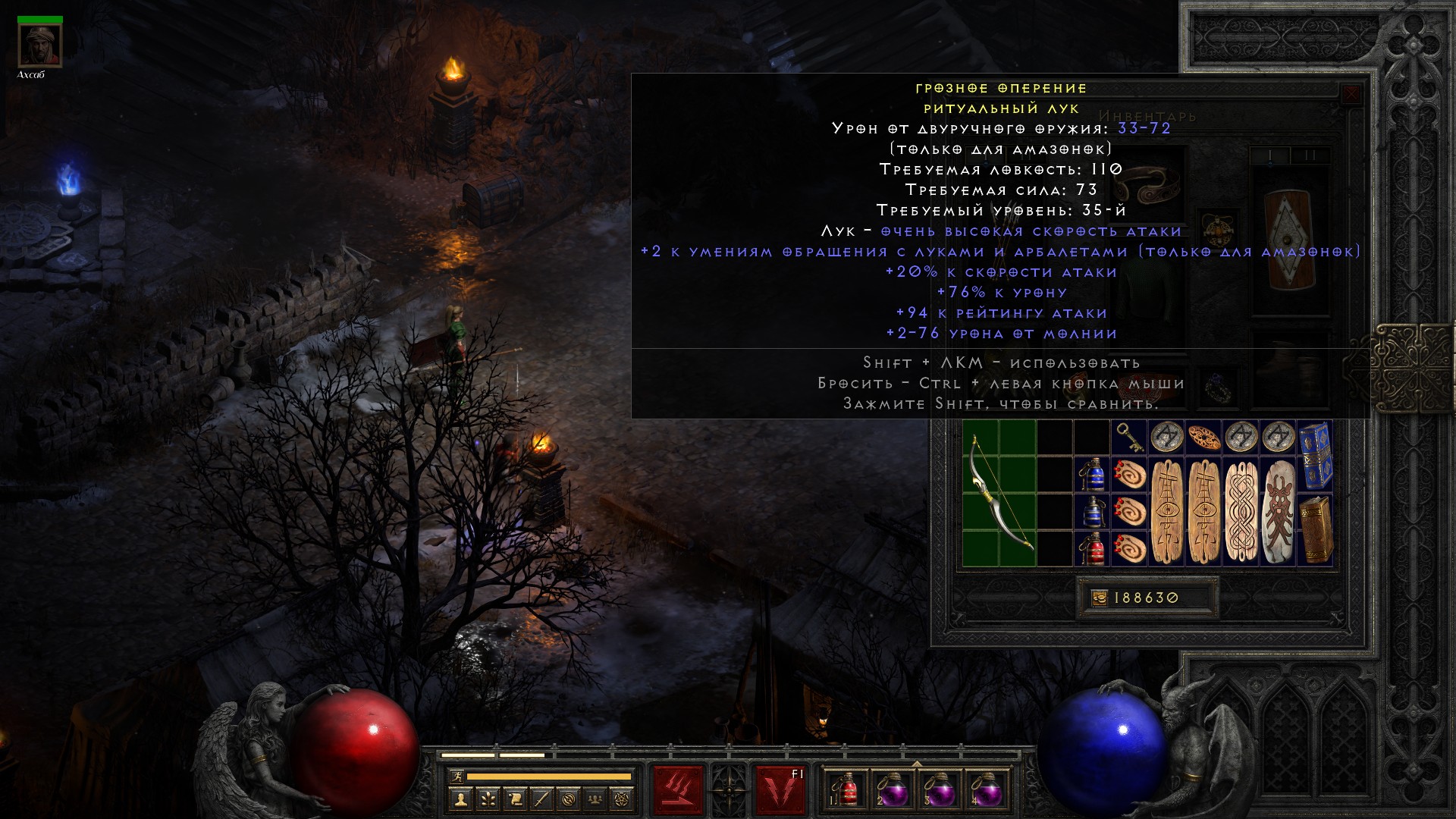Click the gold coins button beside 188630
The height and width of the screenshot is (819, 1456).
pos(1099,598)
